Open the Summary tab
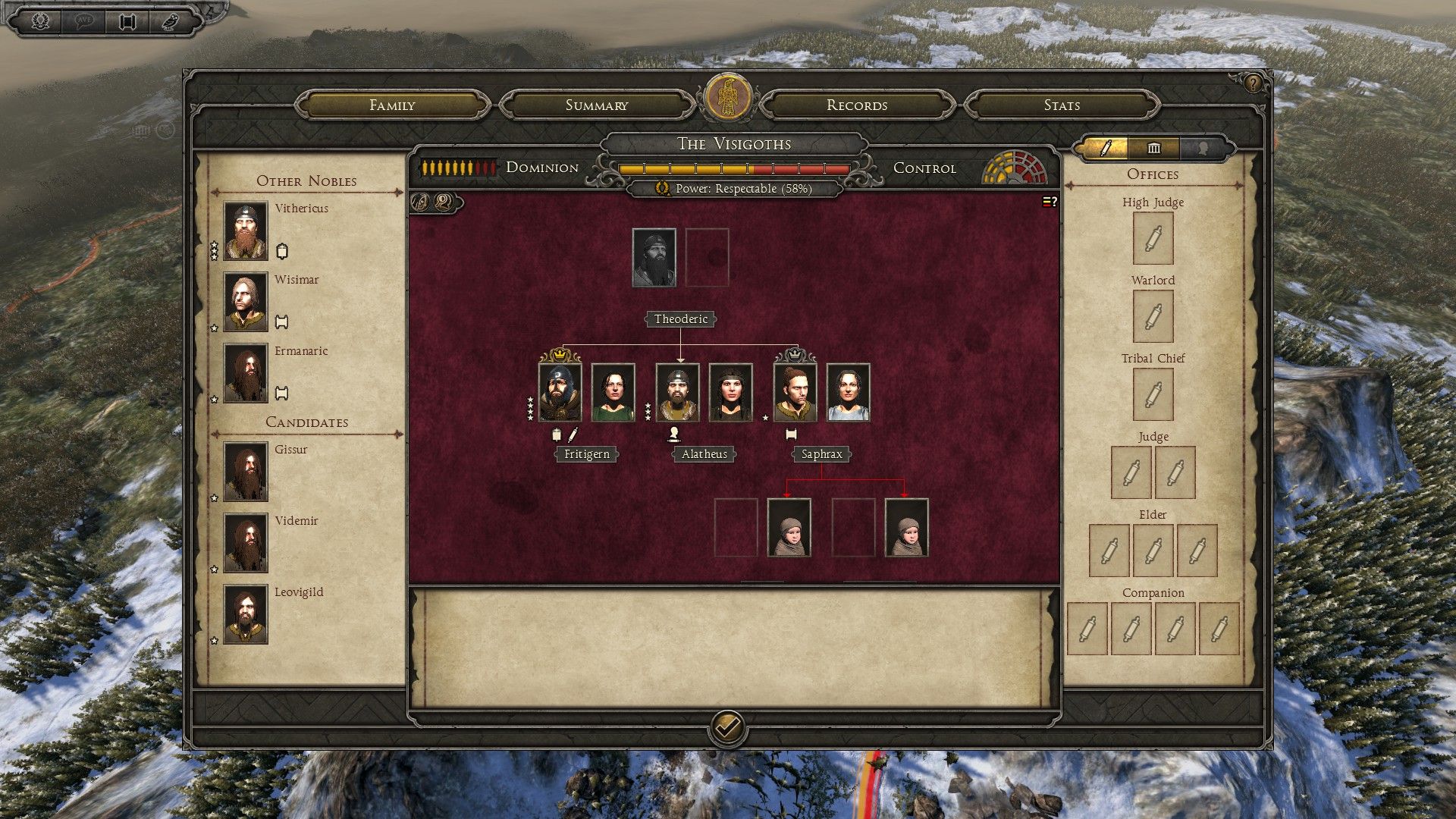This screenshot has width=1456, height=819. pyautogui.click(x=597, y=105)
